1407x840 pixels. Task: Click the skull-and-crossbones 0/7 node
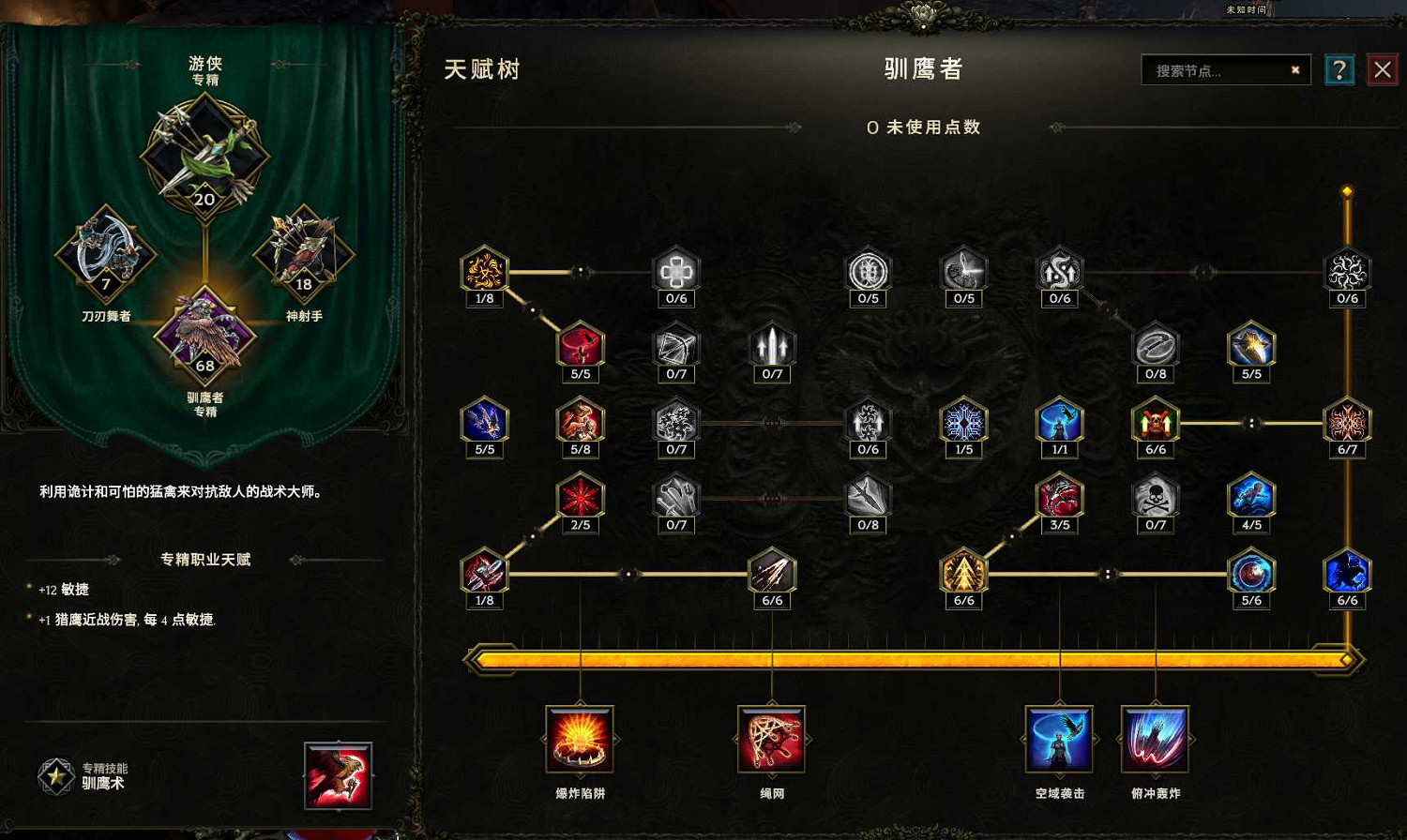click(1156, 500)
